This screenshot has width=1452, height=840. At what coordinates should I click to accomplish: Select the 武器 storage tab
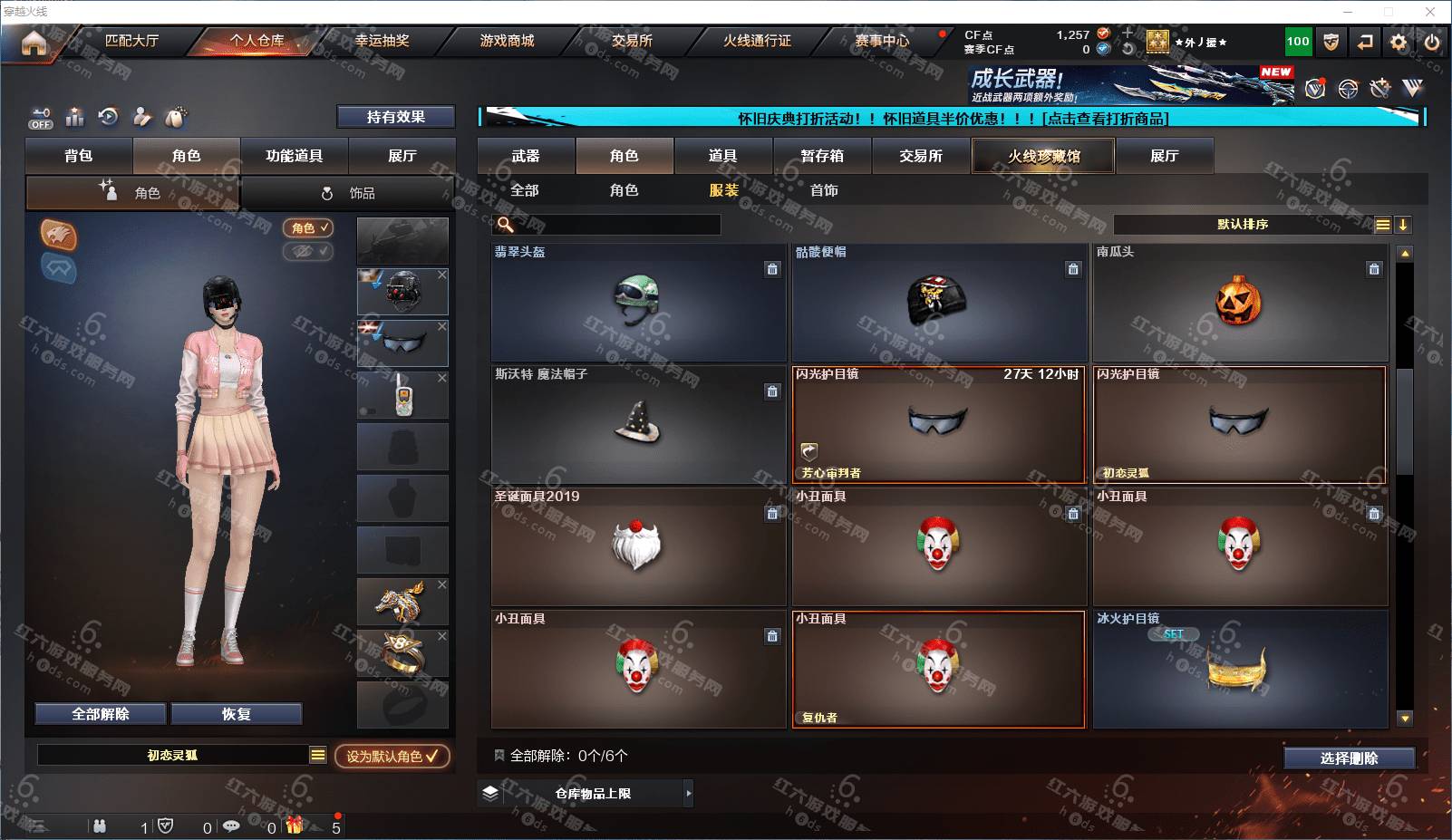[x=526, y=156]
